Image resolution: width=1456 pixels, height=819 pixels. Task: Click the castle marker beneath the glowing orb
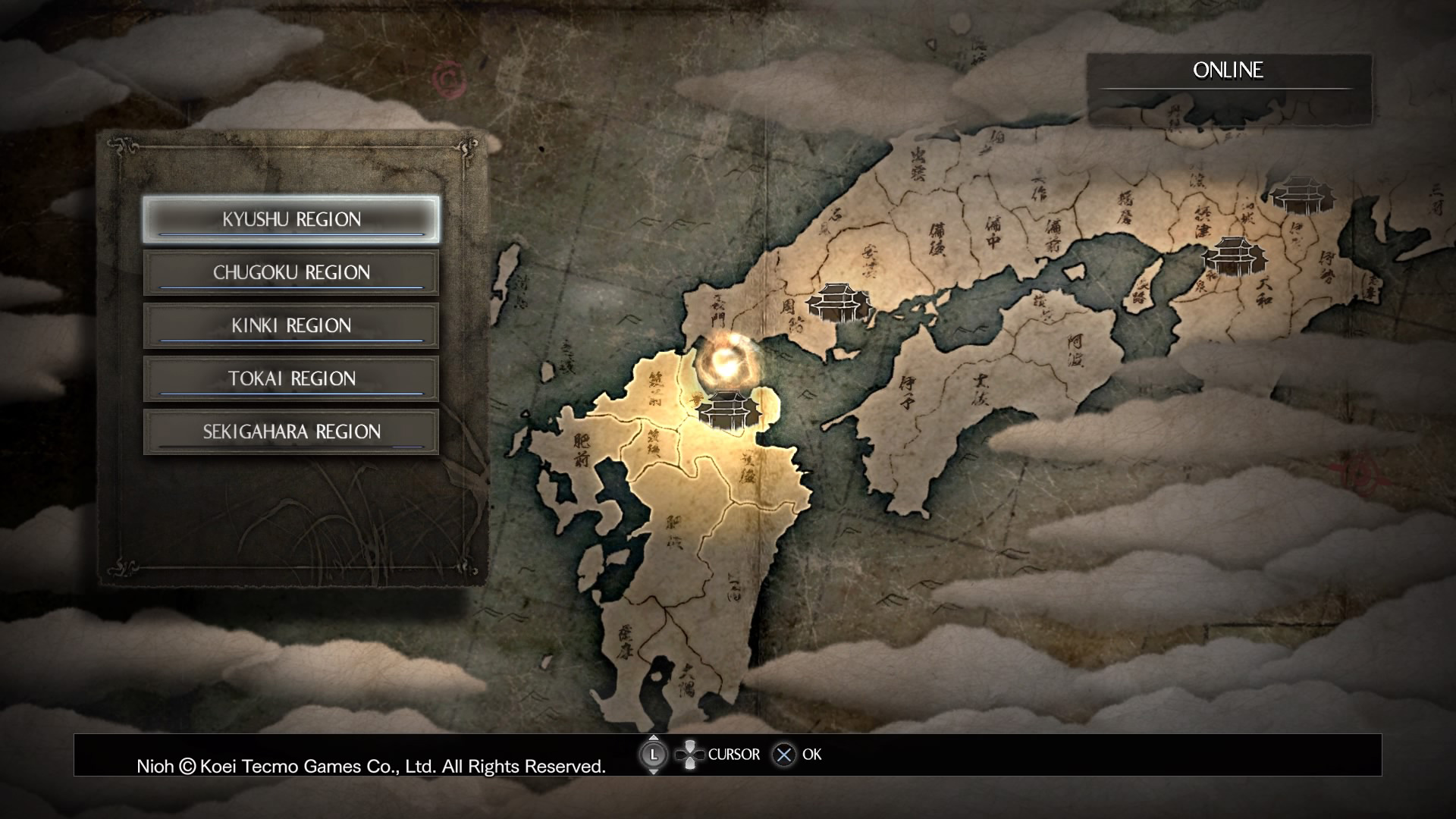click(728, 410)
